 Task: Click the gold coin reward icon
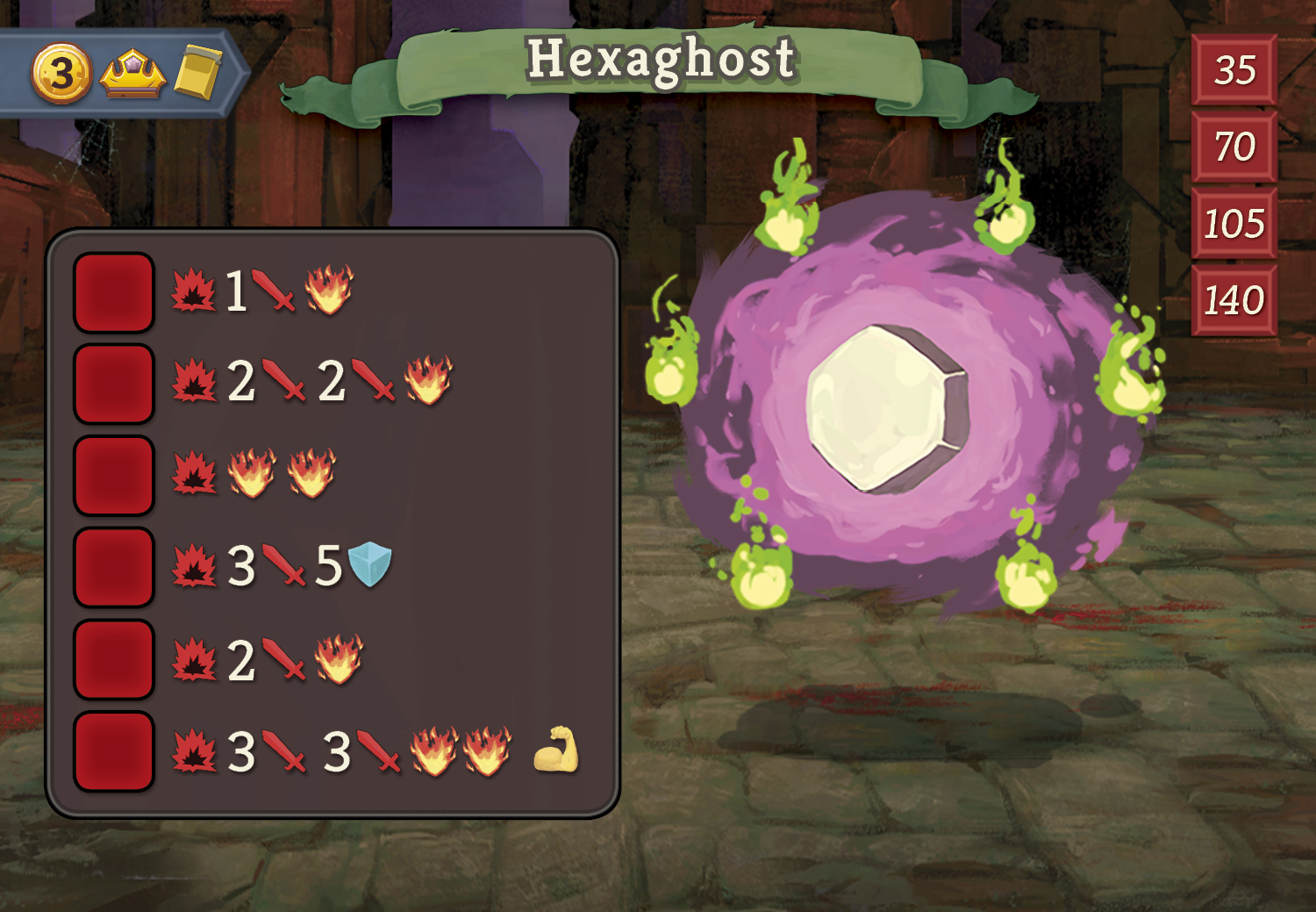tap(61, 74)
